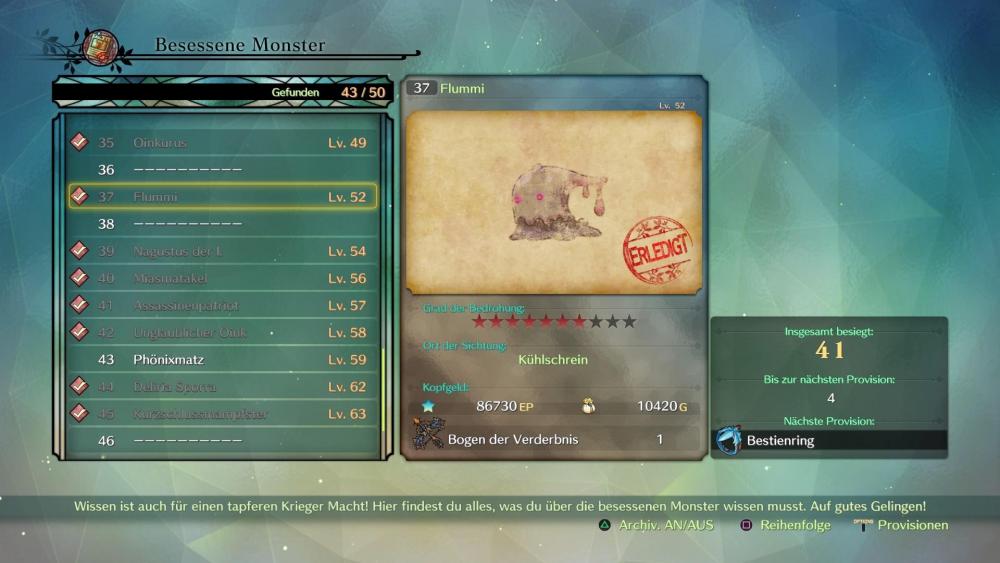View the Flummi wanted poster image
Screen dimensions: 1000x563
pyautogui.click(x=554, y=203)
